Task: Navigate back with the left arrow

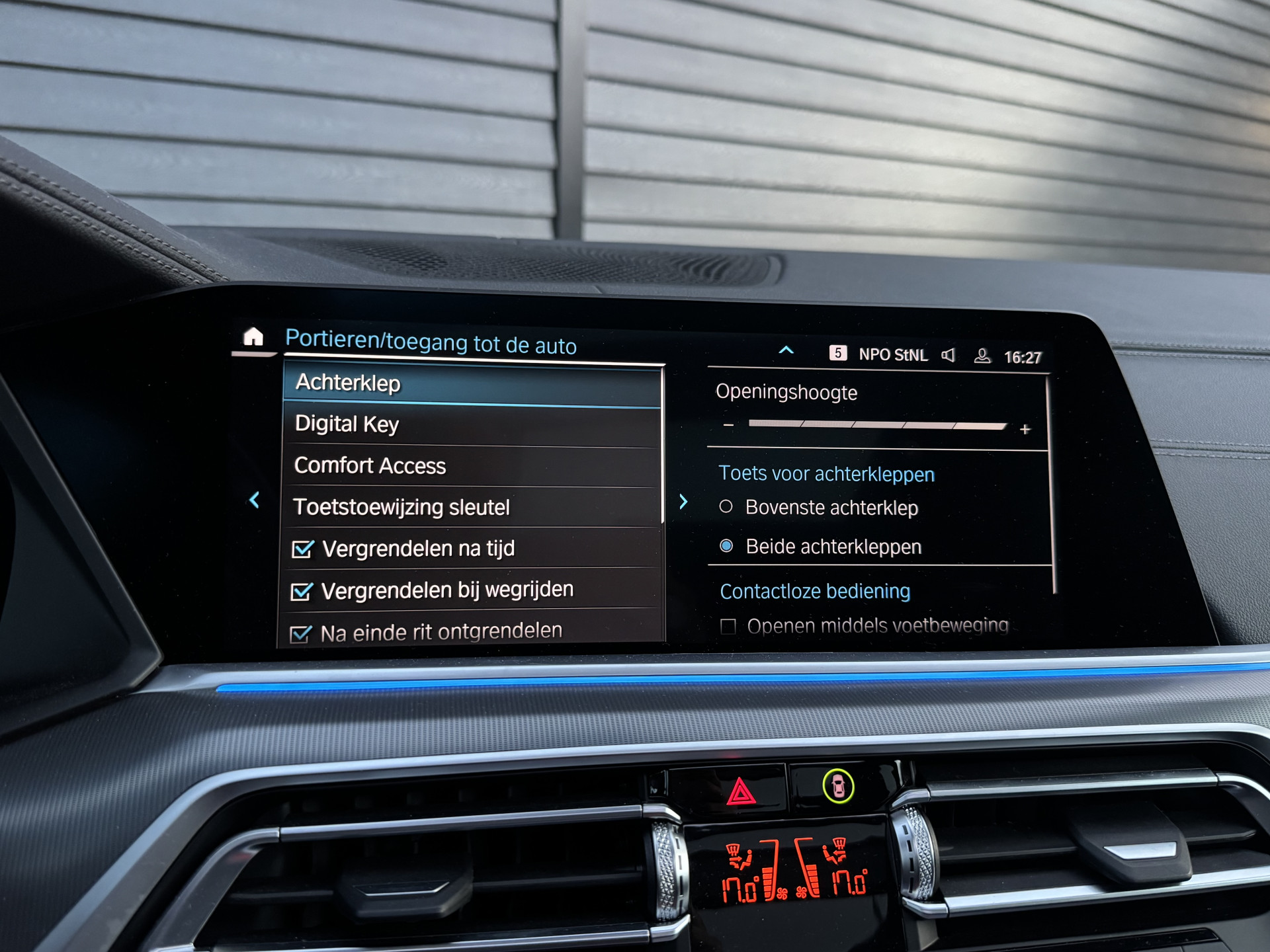Action: coord(254,500)
